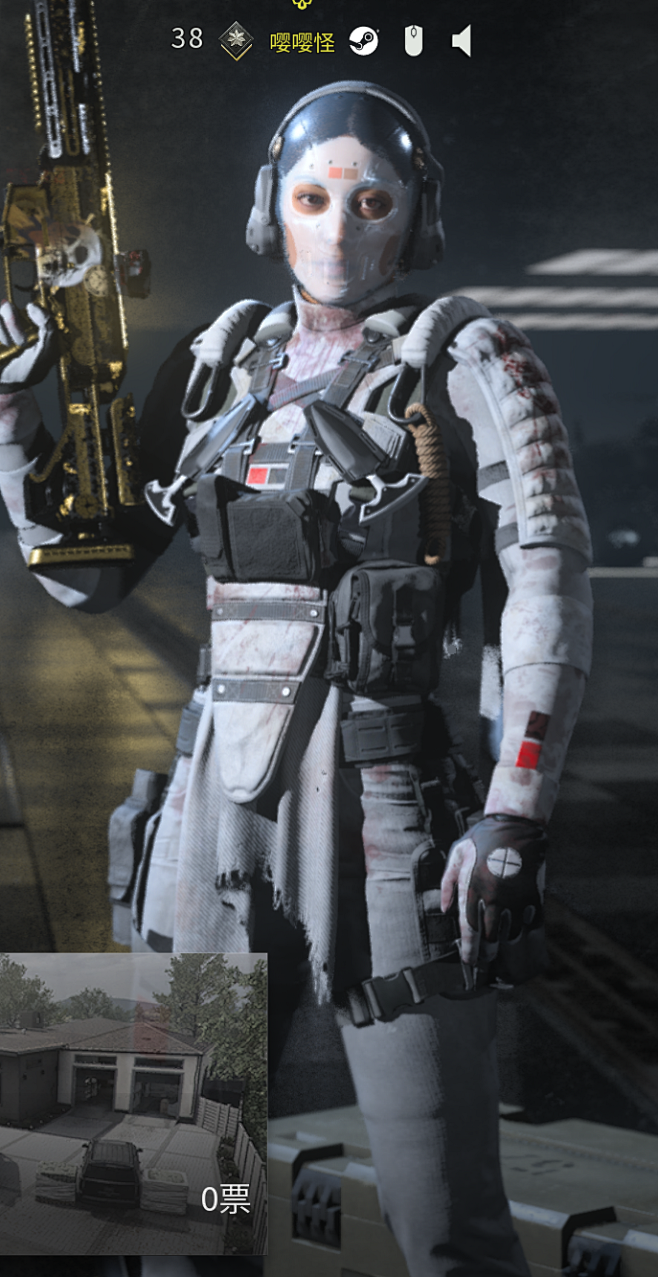
Task: Select player name 嘤嘤怪
Action: (x=302, y=42)
